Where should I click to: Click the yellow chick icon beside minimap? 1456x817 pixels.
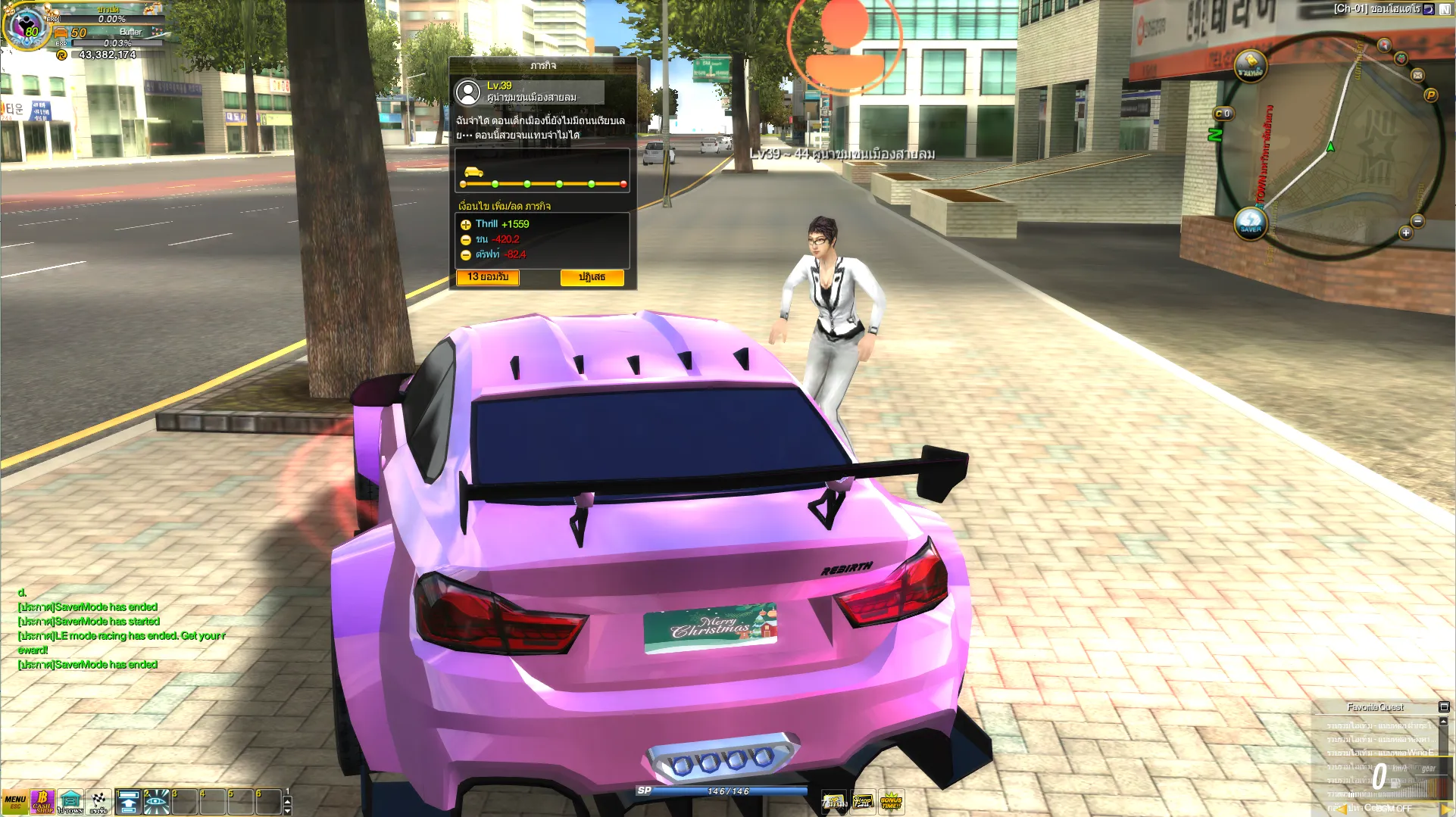[x=1251, y=67]
